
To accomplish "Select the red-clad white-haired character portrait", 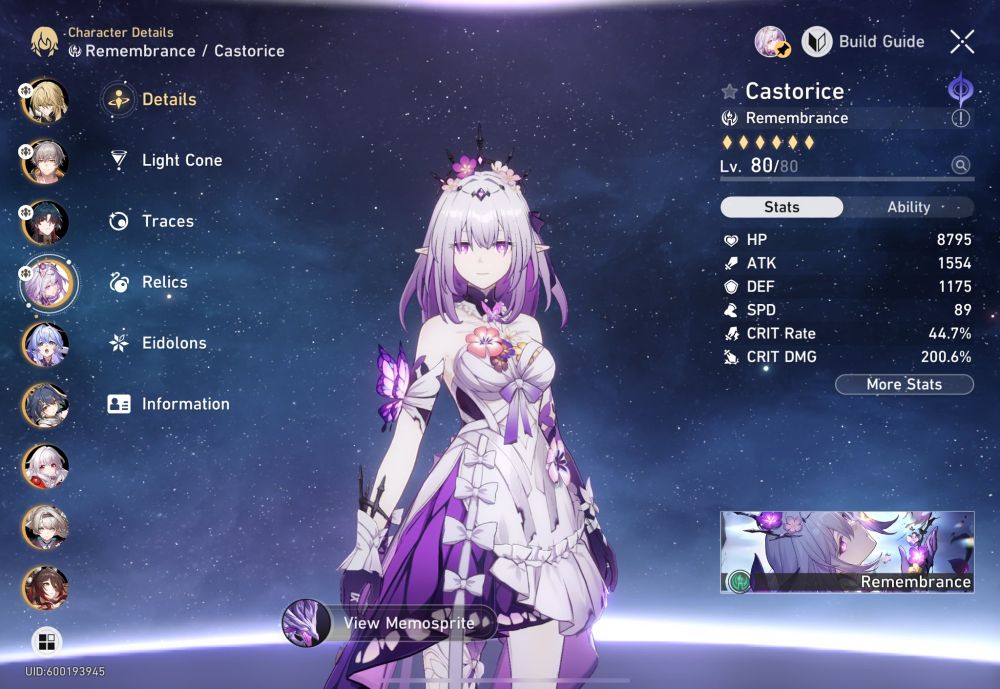I will coord(45,466).
